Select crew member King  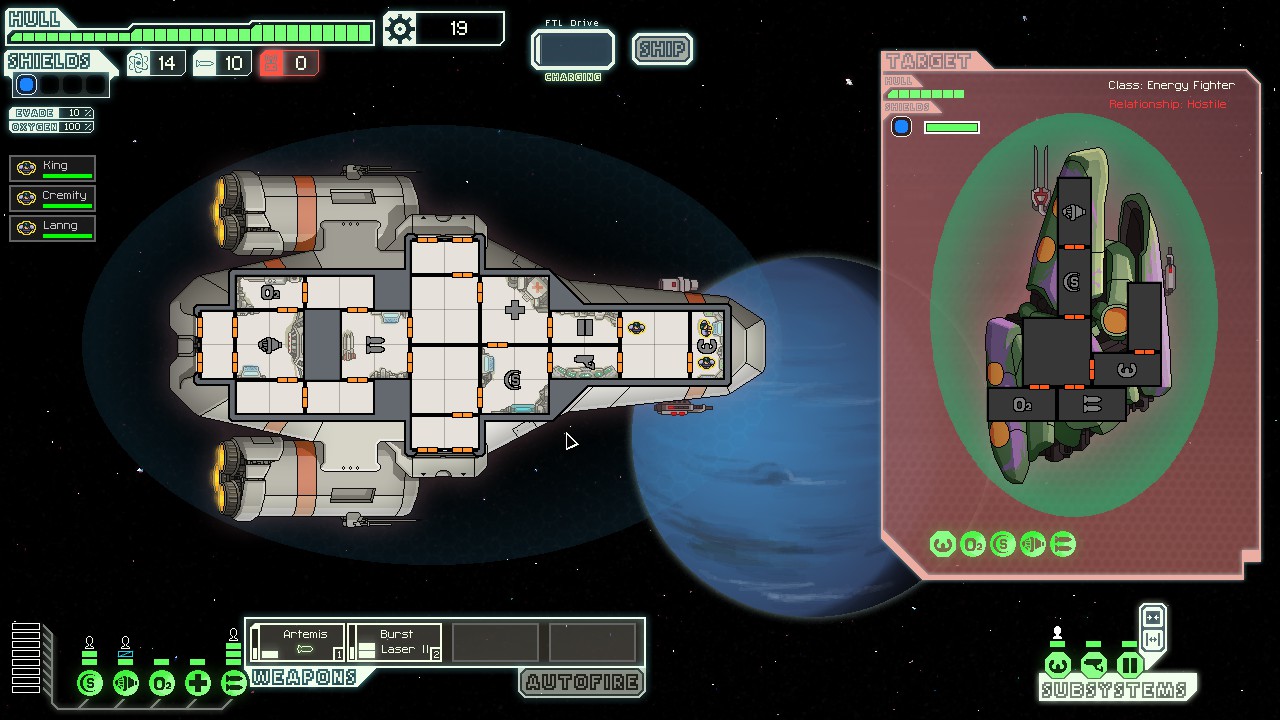tap(53, 168)
